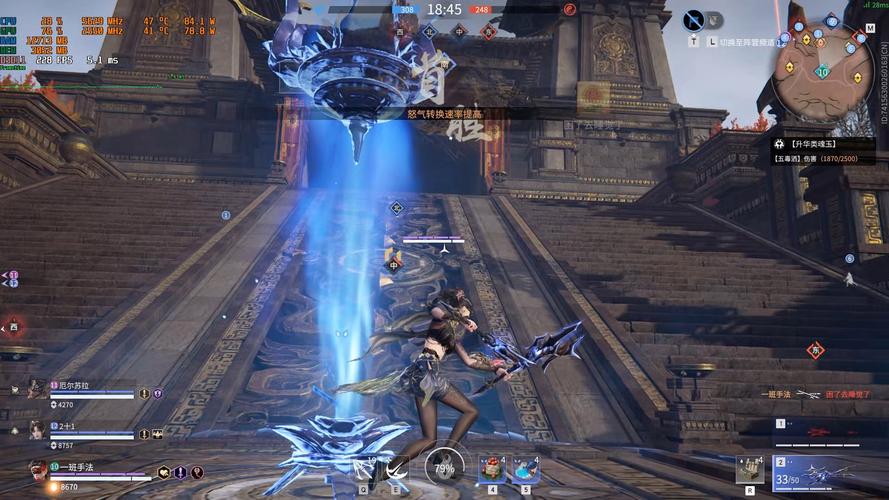The width and height of the screenshot is (889, 500).
Task: Click the 79% circular rage gauge
Action: coord(444,467)
